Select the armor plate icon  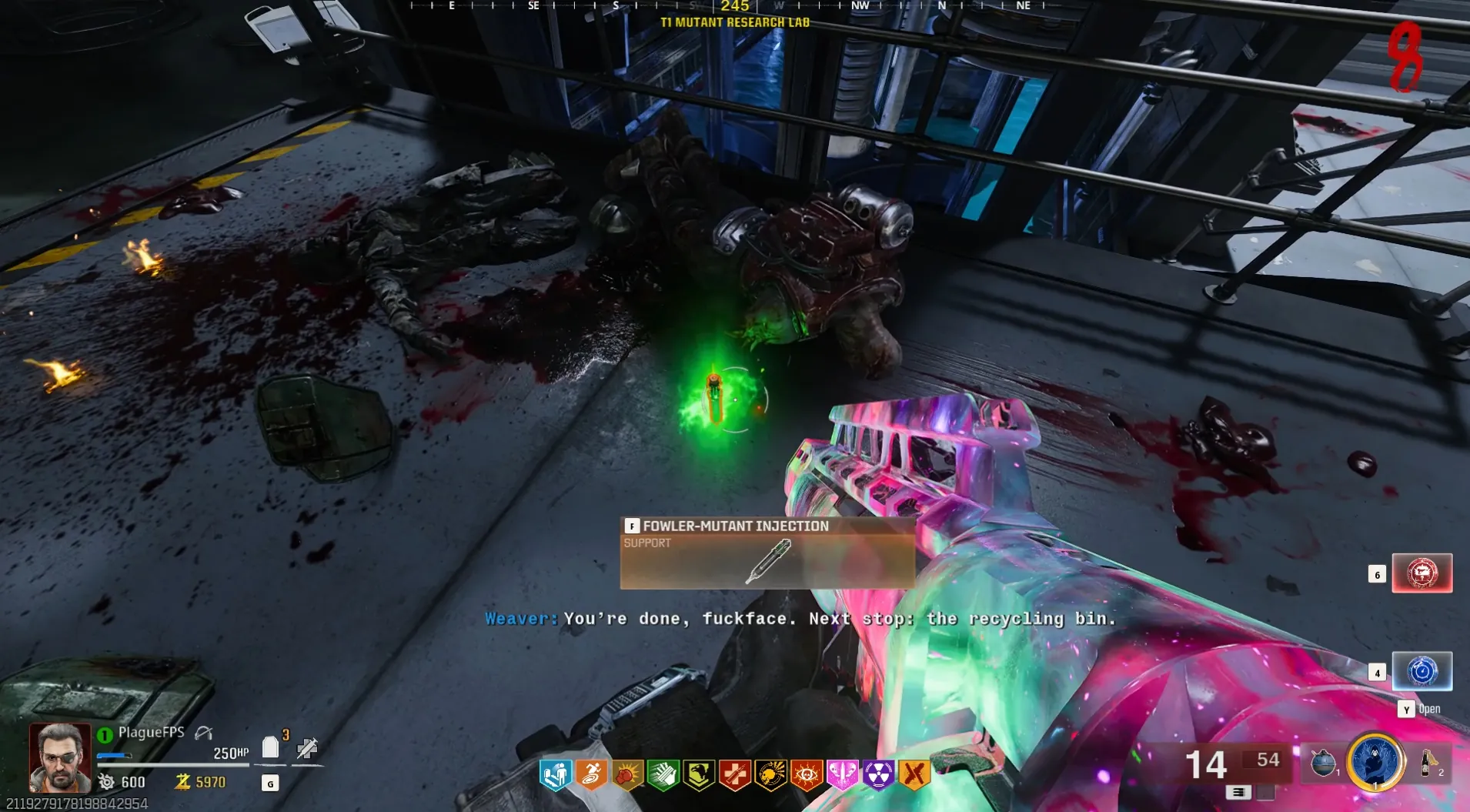(270, 747)
